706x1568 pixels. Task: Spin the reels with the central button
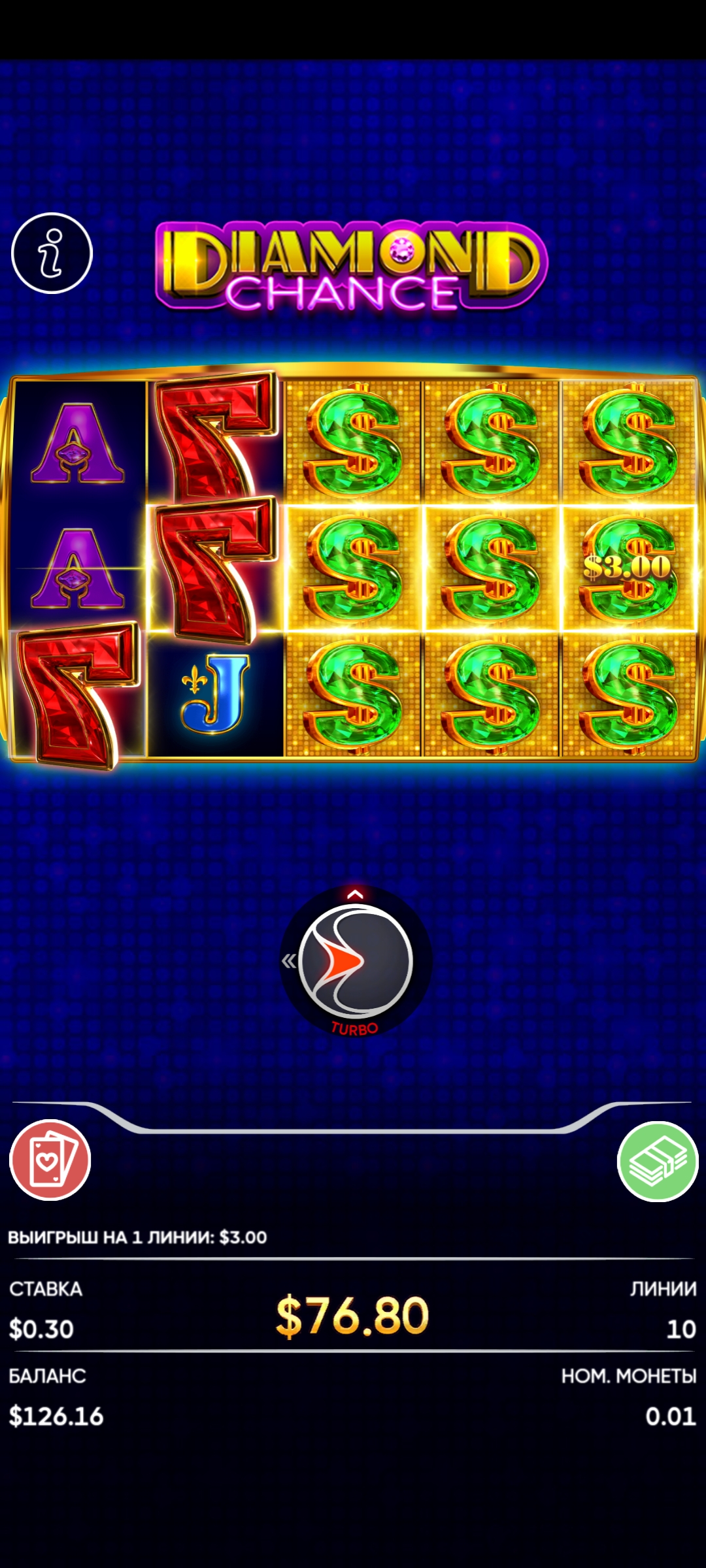[355, 961]
